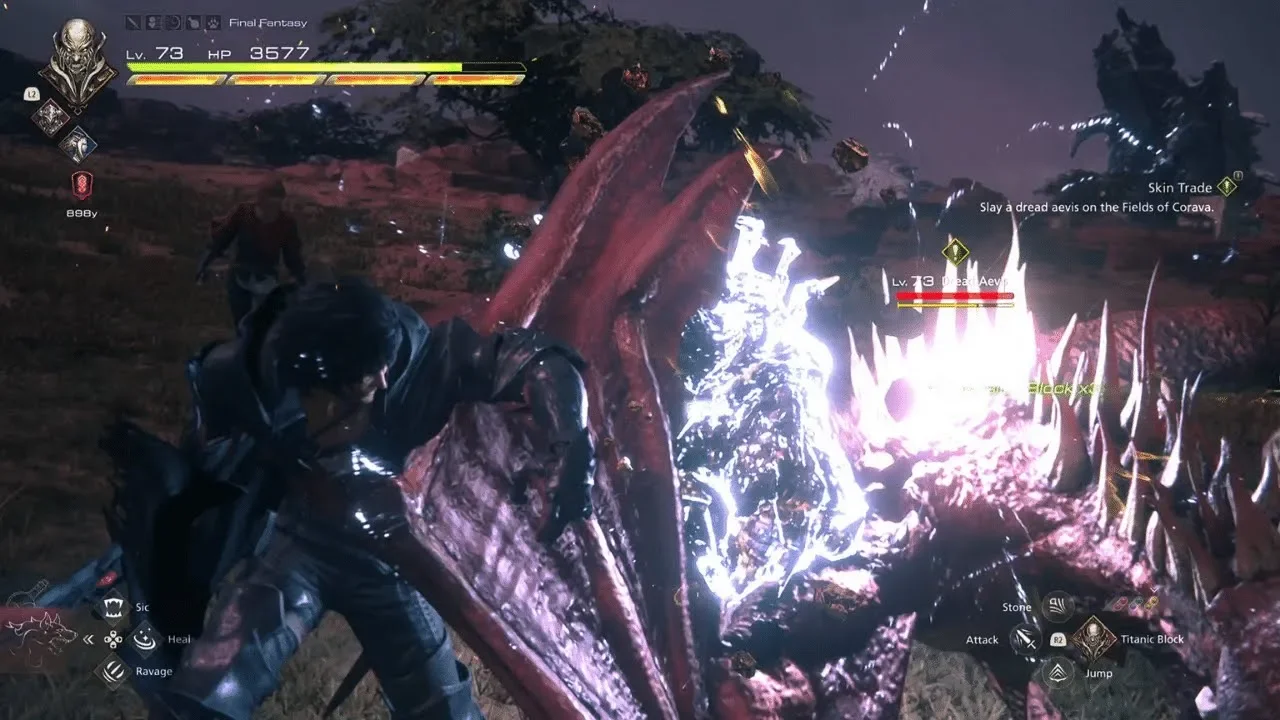This screenshot has height=720, width=1280.
Task: Use the red potion item icon
Action: coord(82,184)
